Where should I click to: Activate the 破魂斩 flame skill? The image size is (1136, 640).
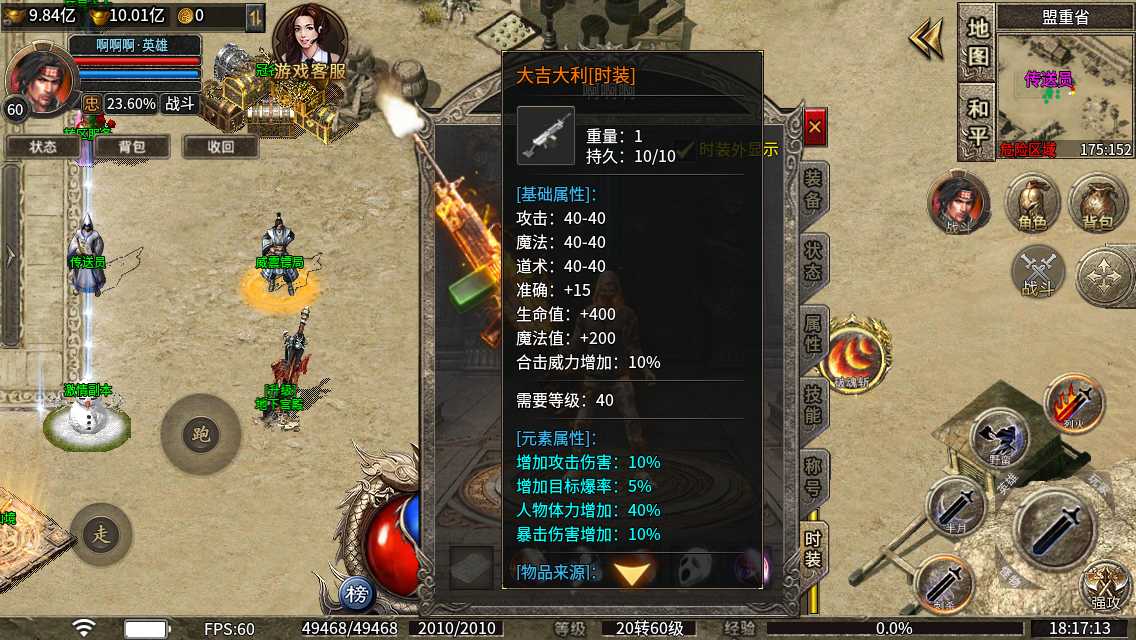tap(853, 355)
